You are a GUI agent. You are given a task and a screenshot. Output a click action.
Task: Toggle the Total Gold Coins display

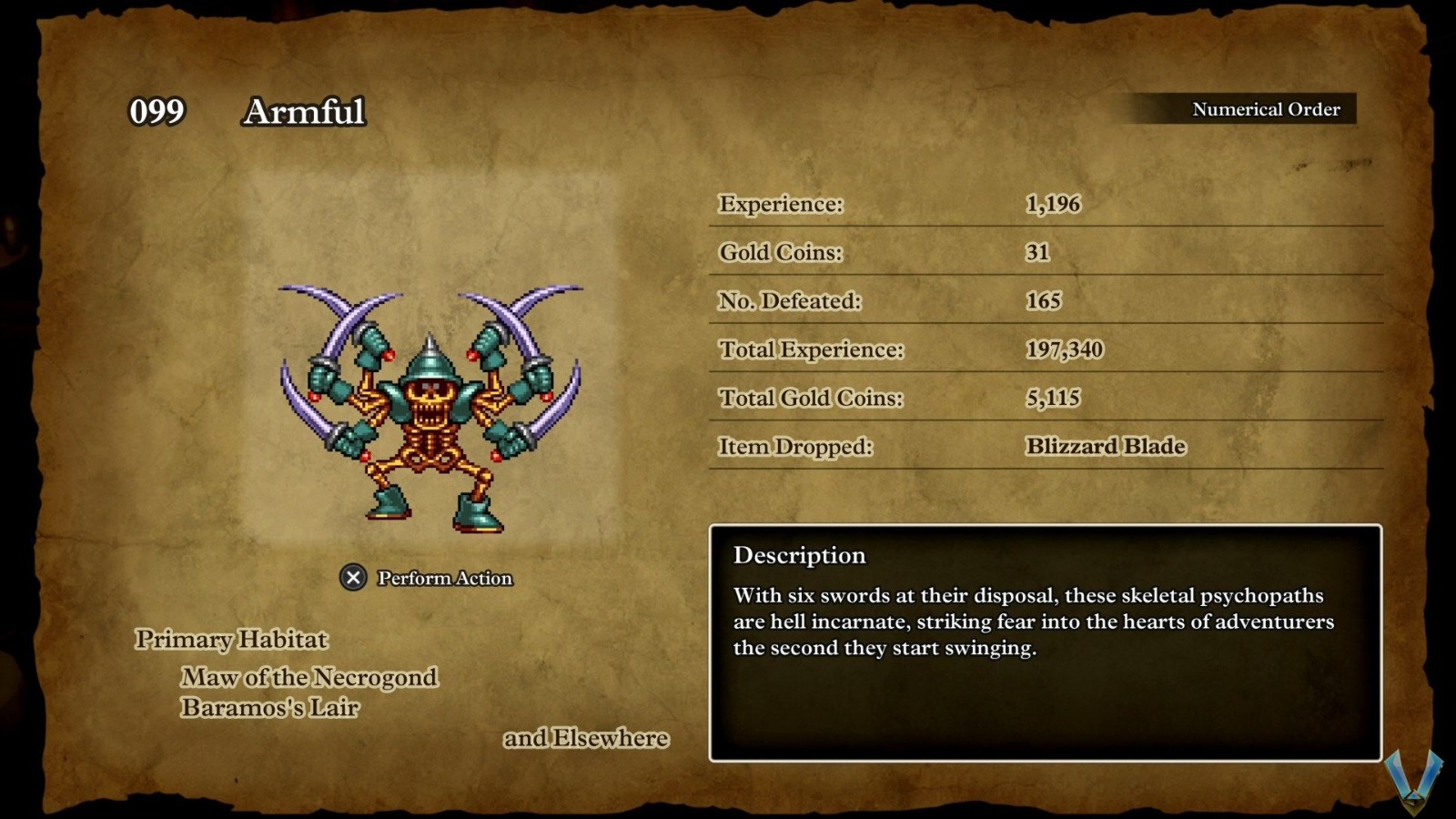pos(810,398)
